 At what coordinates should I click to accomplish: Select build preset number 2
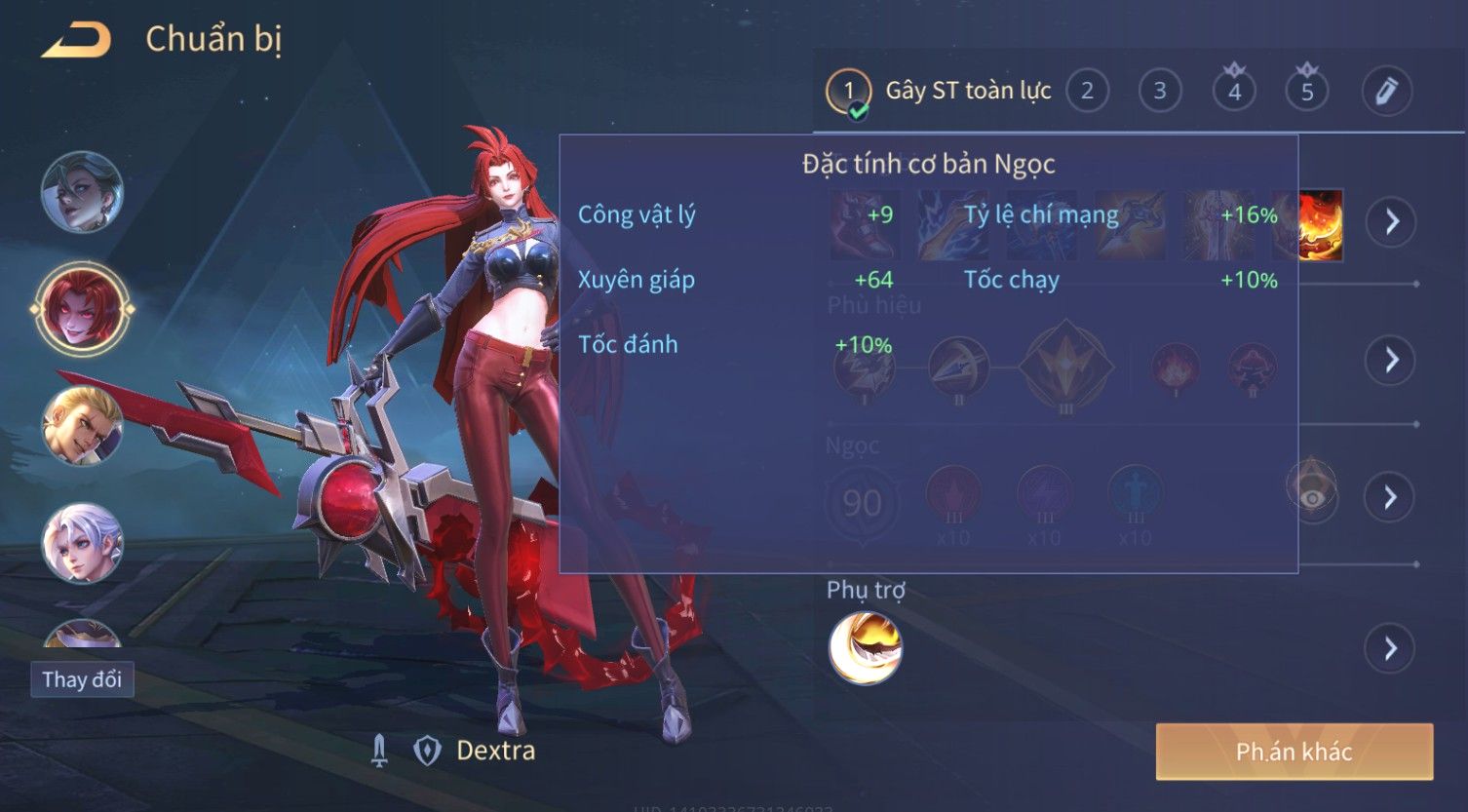[x=1087, y=92]
